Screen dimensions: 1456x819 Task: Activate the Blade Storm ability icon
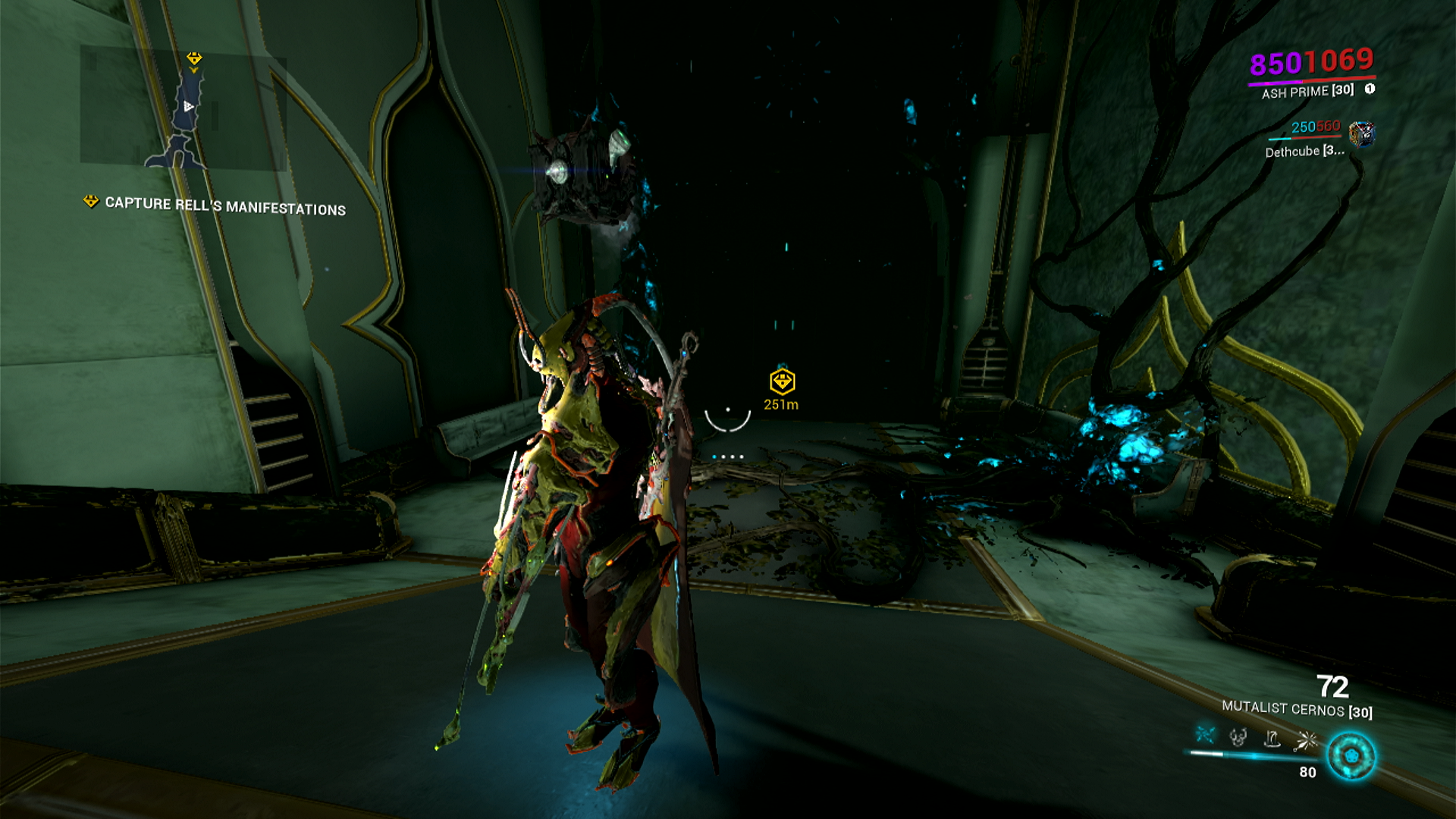coord(1306,740)
